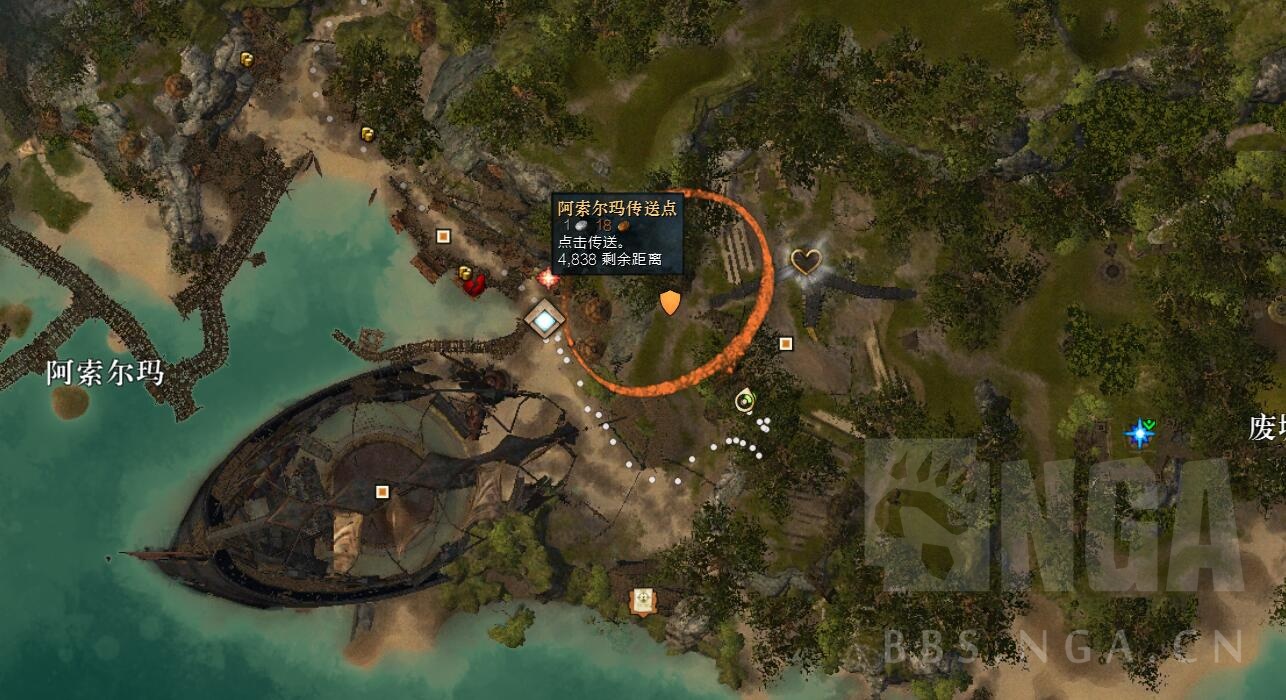Image resolution: width=1286 pixels, height=700 pixels.
Task: Select the green circular player position marker
Action: [745, 401]
